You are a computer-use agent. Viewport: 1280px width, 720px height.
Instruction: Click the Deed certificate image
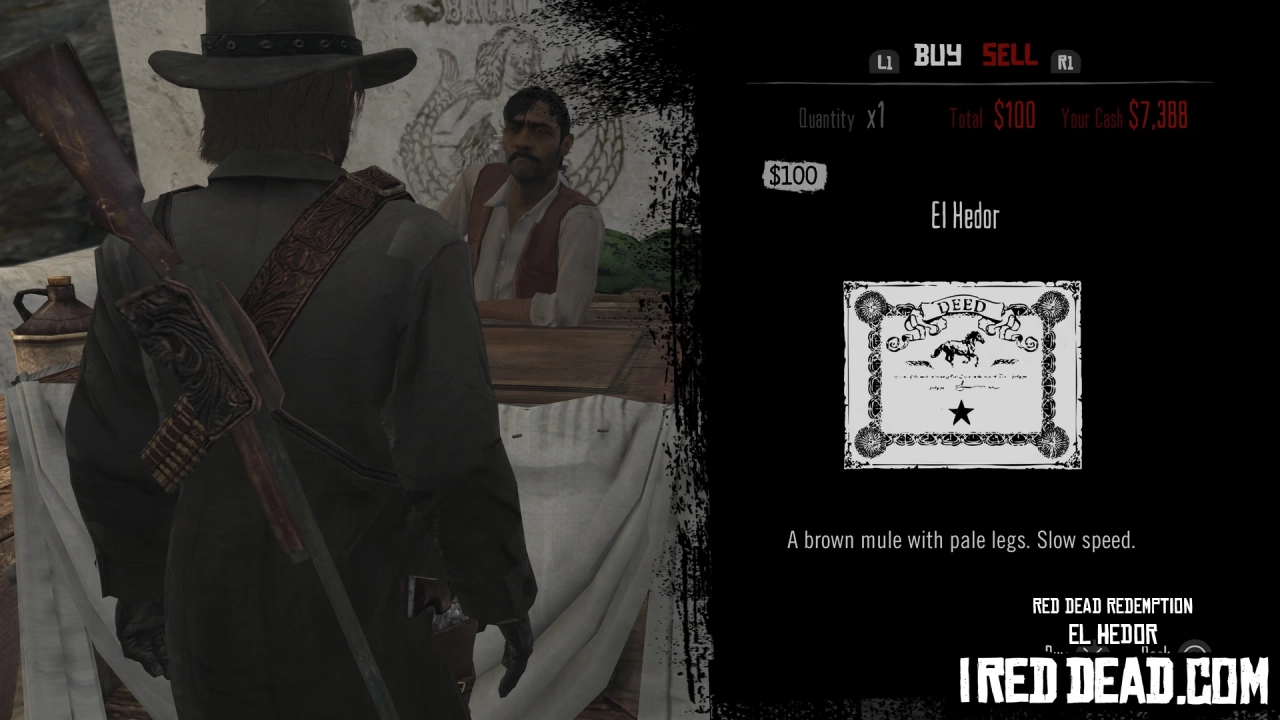click(961, 374)
